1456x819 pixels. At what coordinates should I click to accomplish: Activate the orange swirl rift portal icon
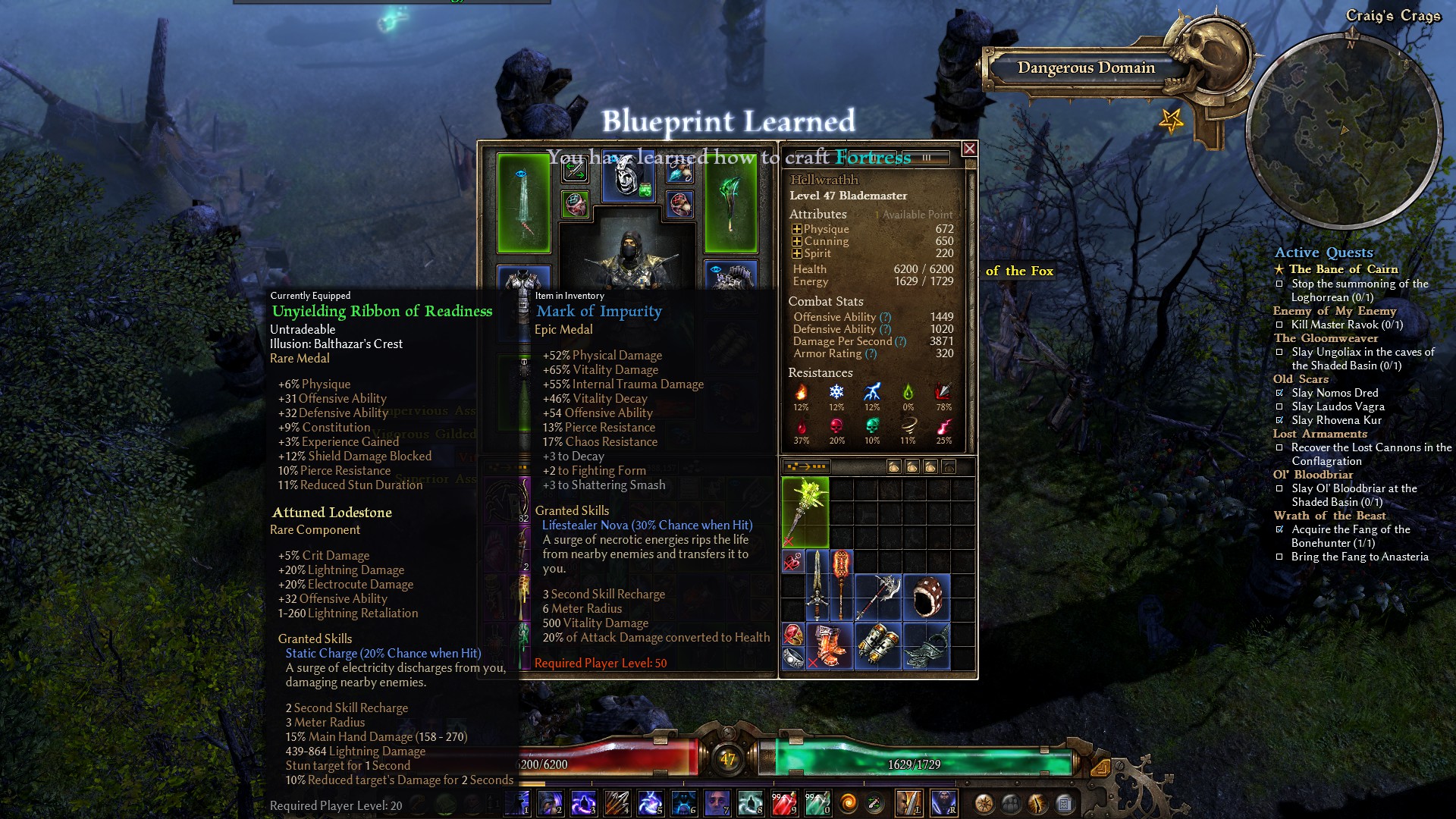tap(849, 802)
